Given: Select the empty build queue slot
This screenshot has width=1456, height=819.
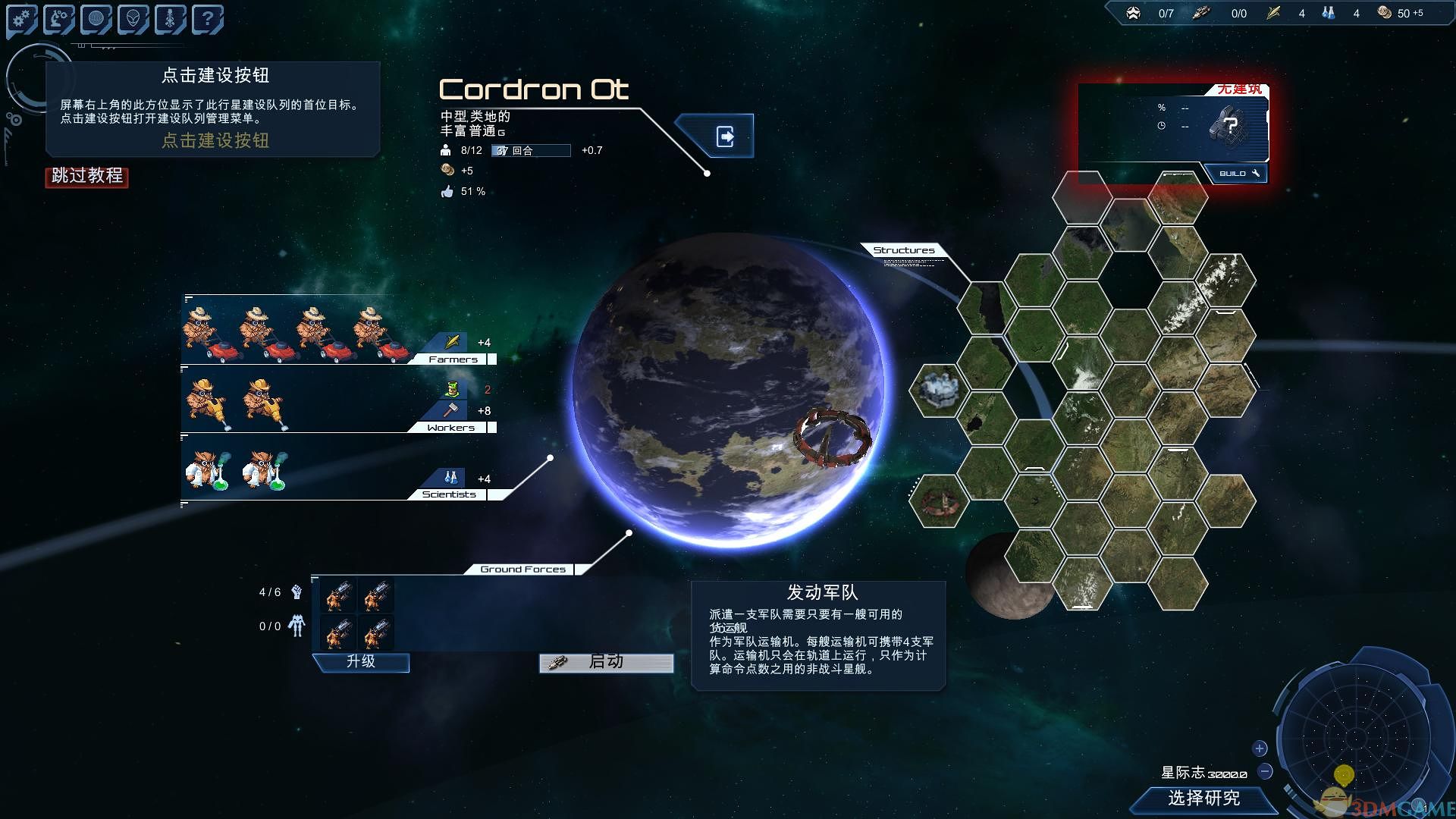Looking at the screenshot, I should [x=1228, y=125].
